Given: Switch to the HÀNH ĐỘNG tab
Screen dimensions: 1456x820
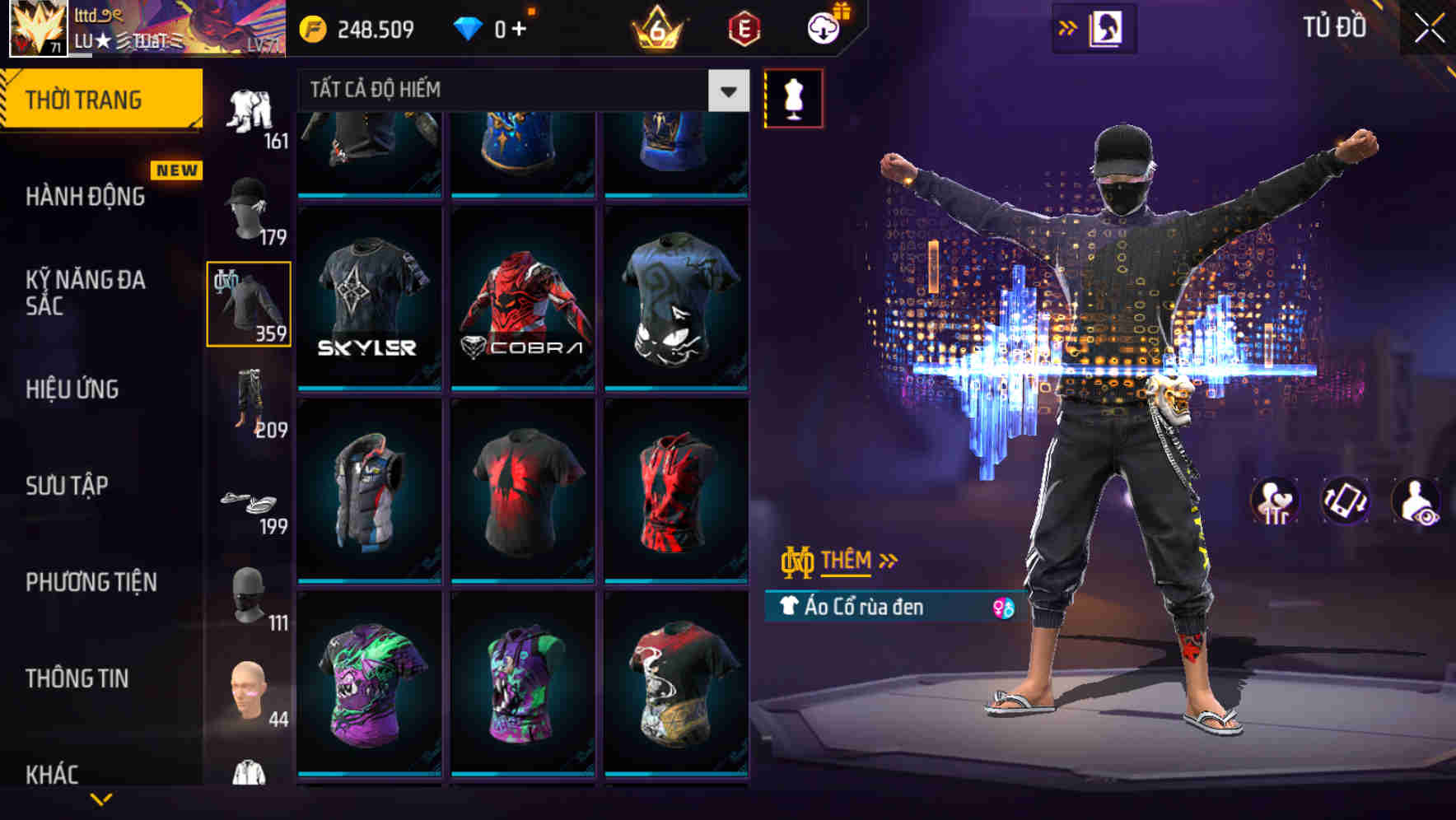Looking at the screenshot, I should tap(86, 198).
